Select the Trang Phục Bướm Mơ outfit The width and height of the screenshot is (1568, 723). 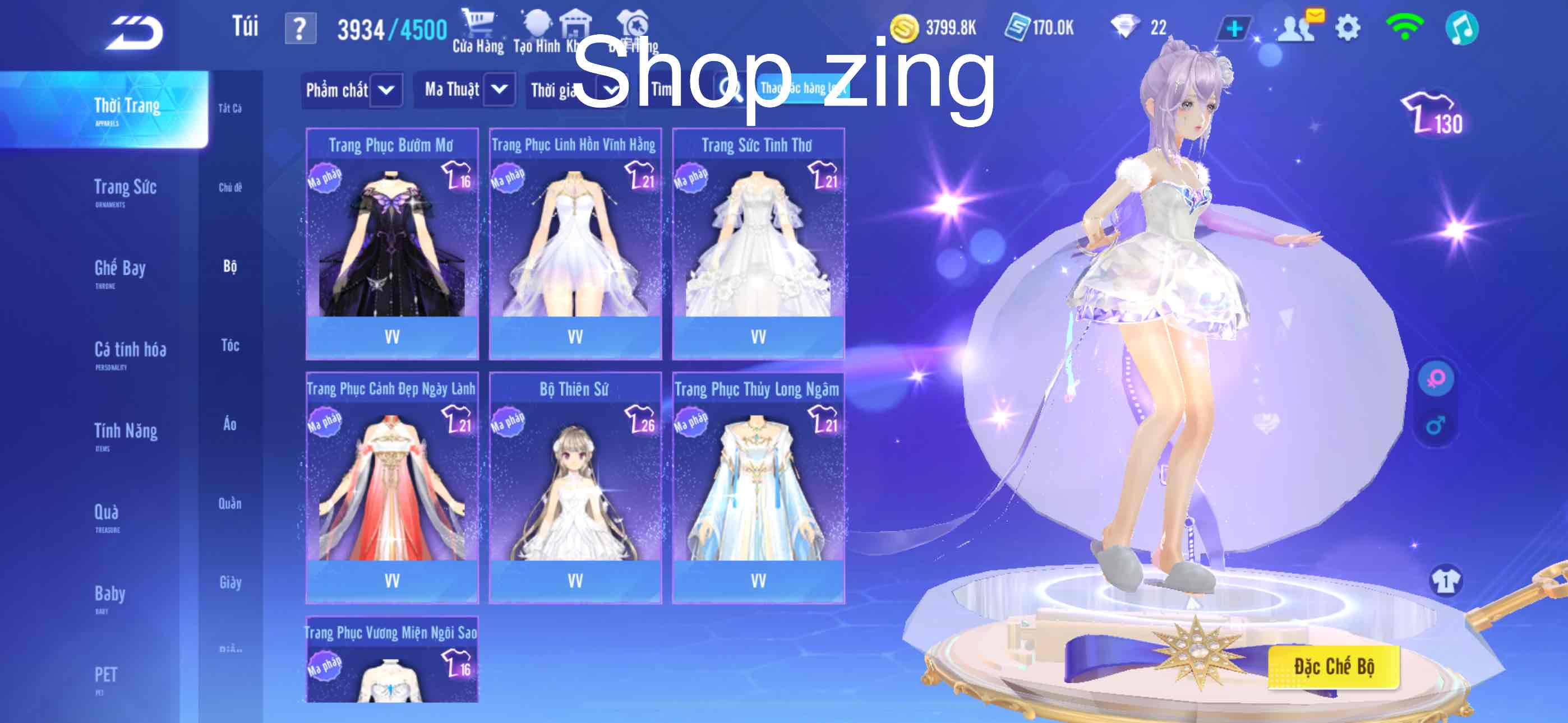click(x=392, y=243)
